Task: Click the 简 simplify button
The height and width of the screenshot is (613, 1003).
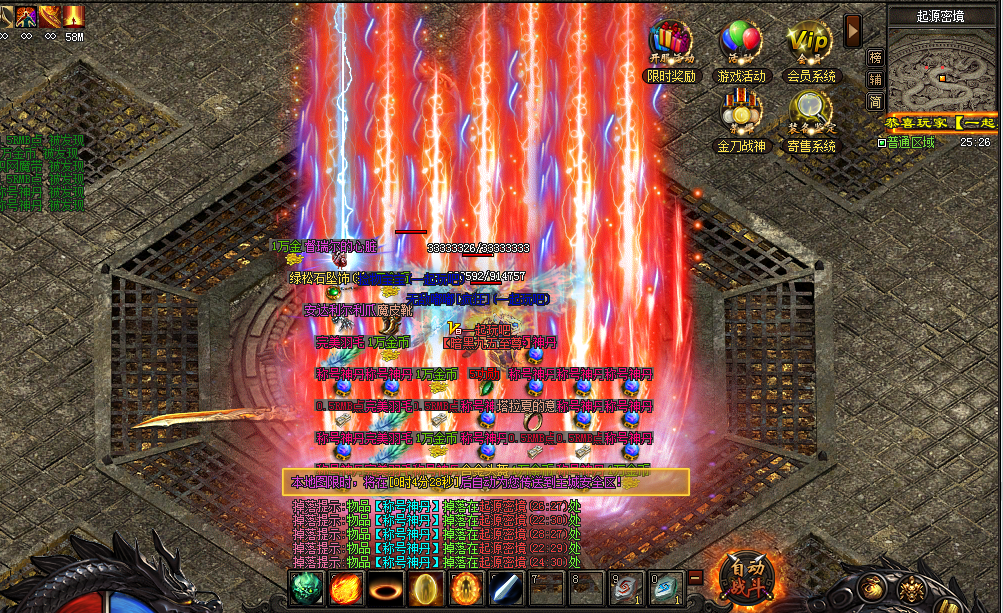Action: tap(875, 101)
